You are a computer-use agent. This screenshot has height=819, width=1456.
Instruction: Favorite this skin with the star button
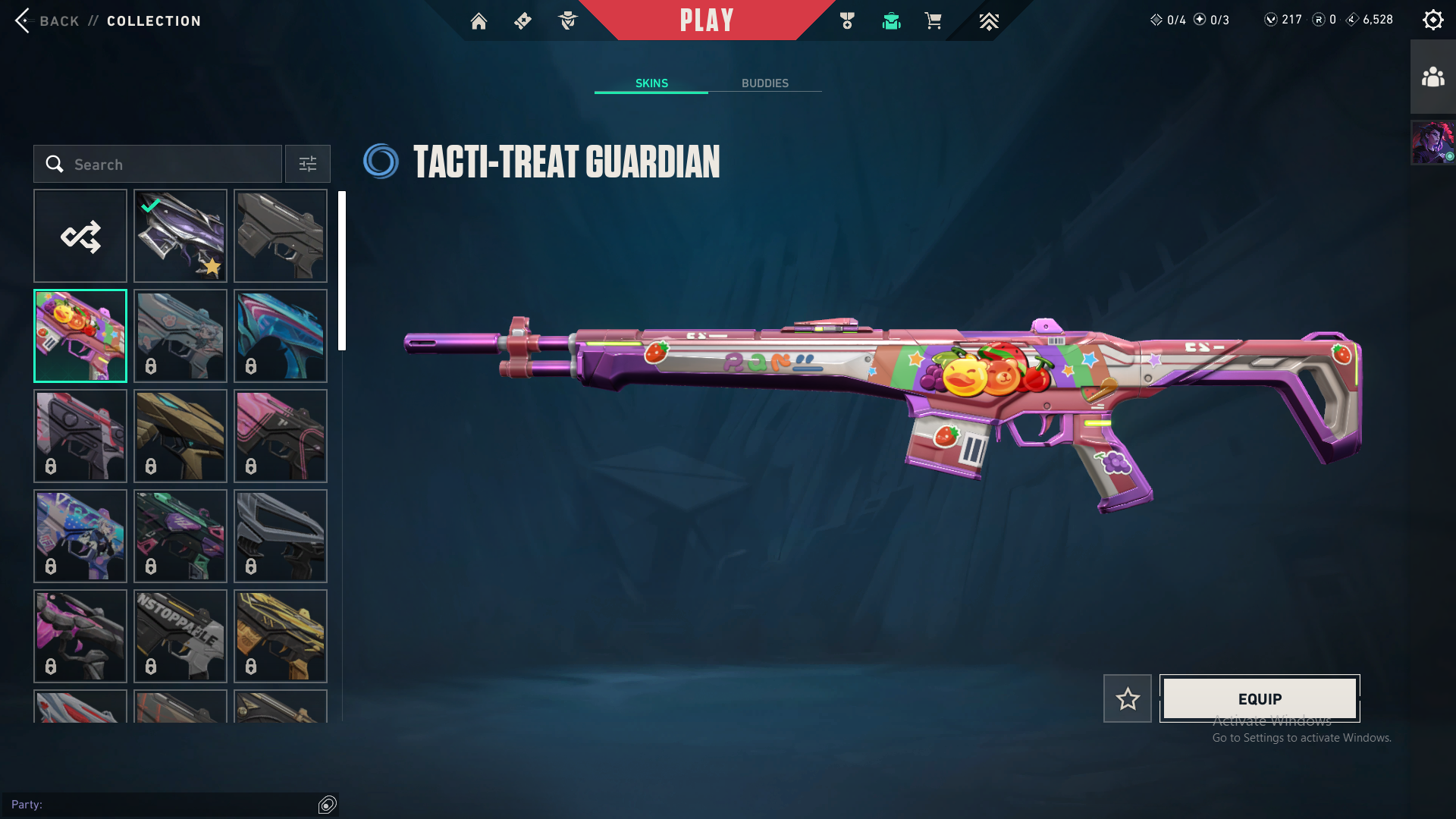[x=1128, y=698]
